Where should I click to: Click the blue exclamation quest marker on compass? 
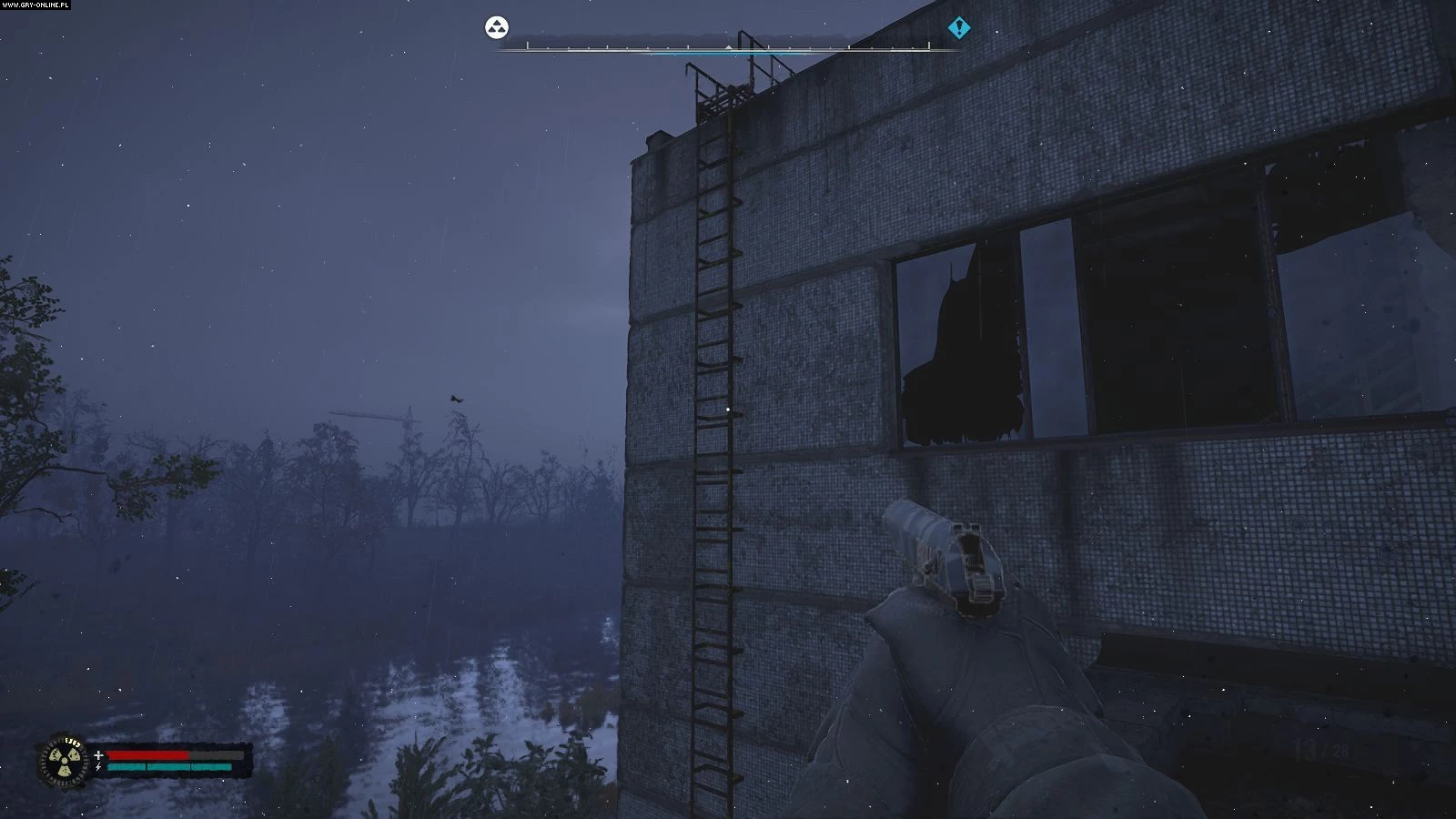point(958,28)
